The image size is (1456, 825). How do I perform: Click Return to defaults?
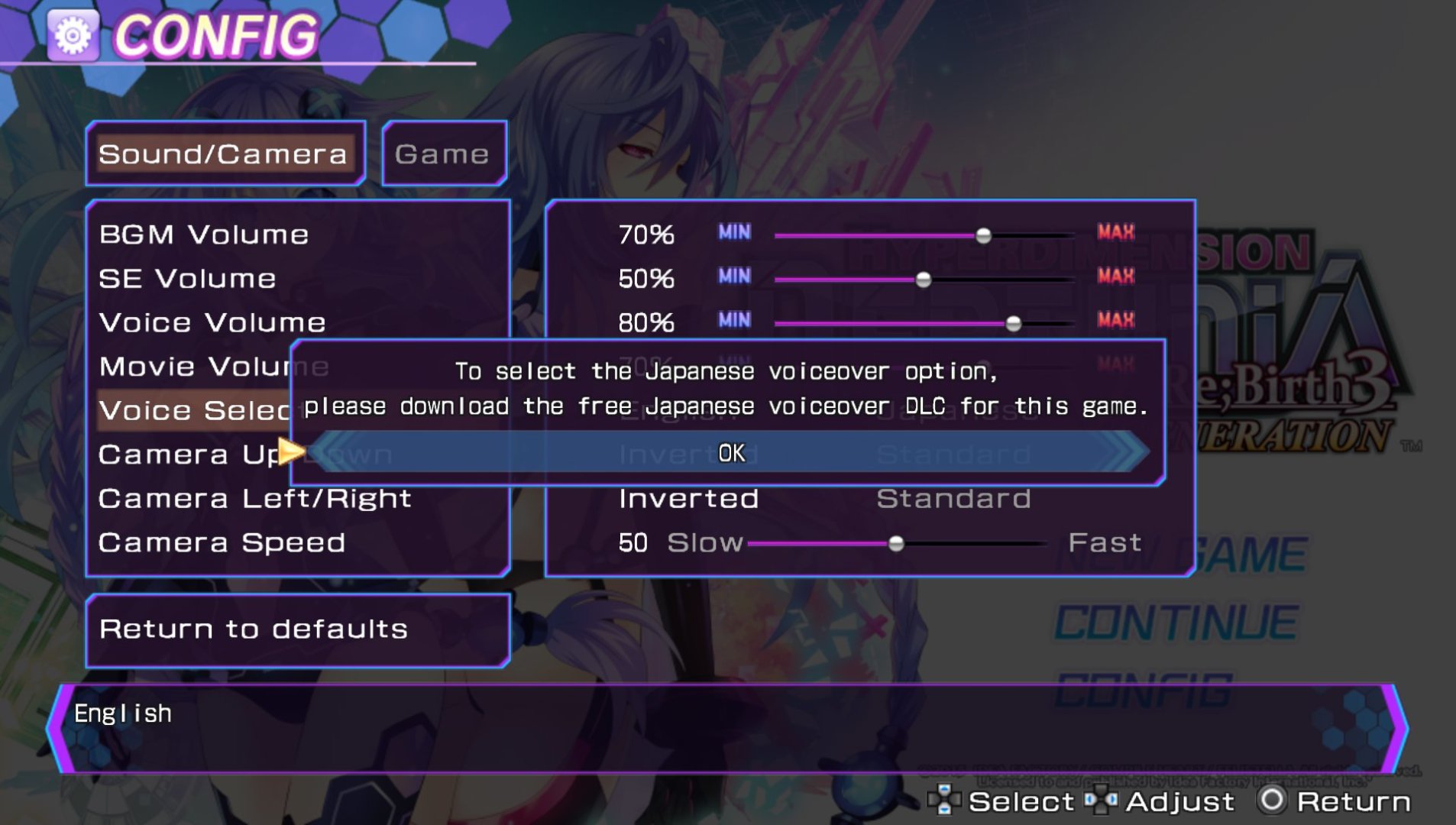click(x=254, y=629)
